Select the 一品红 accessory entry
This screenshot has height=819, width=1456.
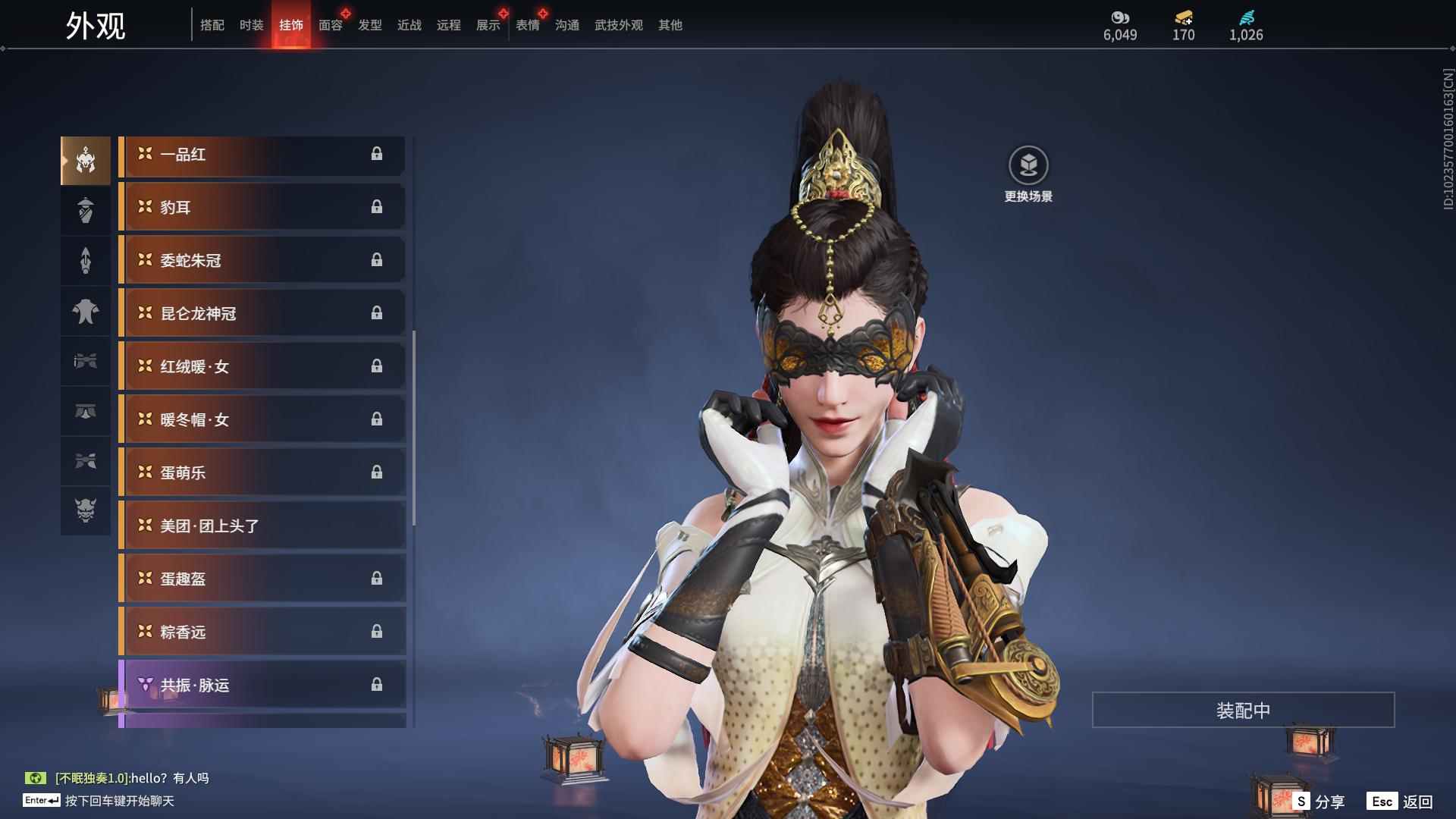point(262,155)
